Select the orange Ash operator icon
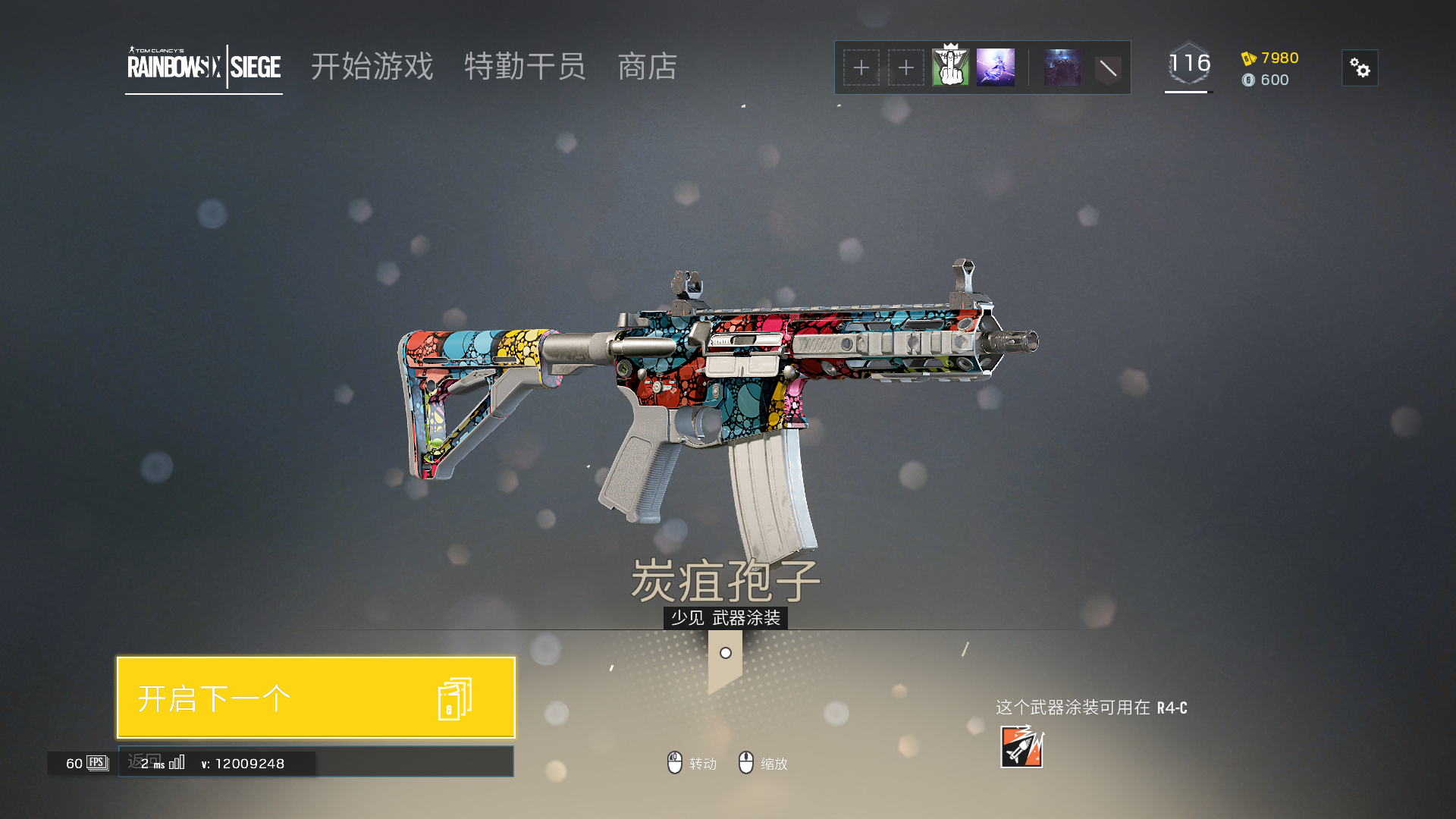 (1021, 747)
